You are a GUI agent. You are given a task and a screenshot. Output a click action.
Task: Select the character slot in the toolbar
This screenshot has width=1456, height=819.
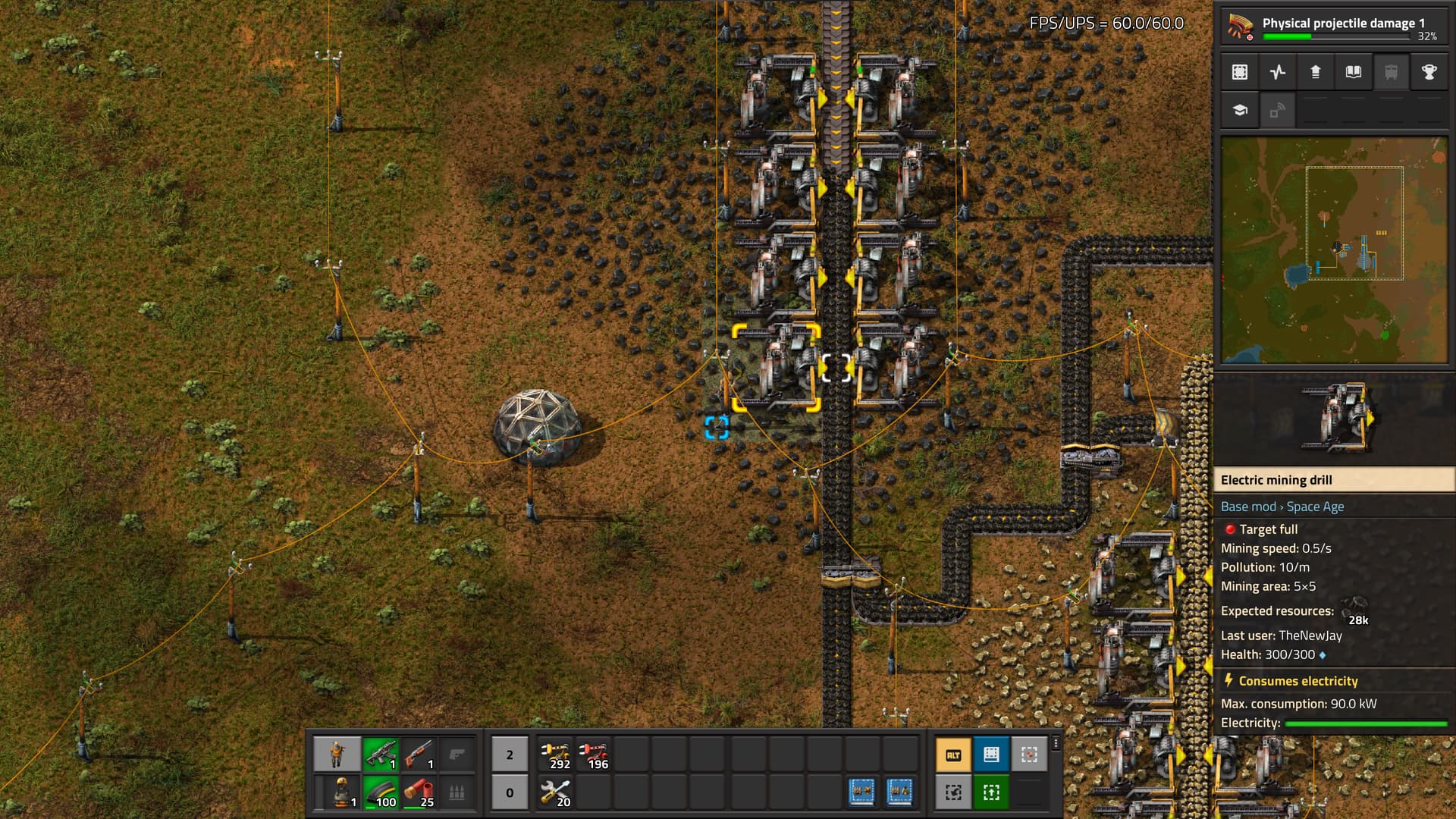point(337,755)
